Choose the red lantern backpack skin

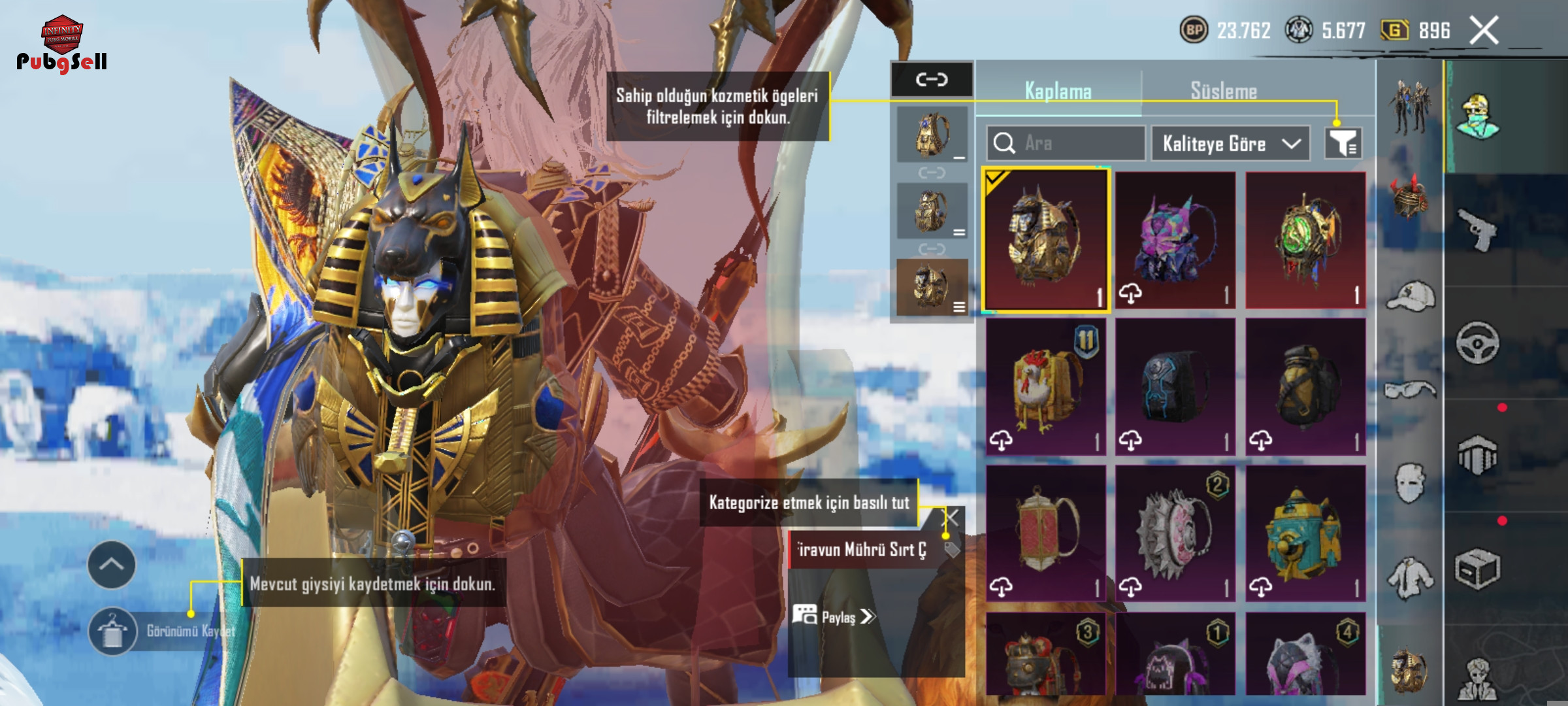(x=1045, y=533)
